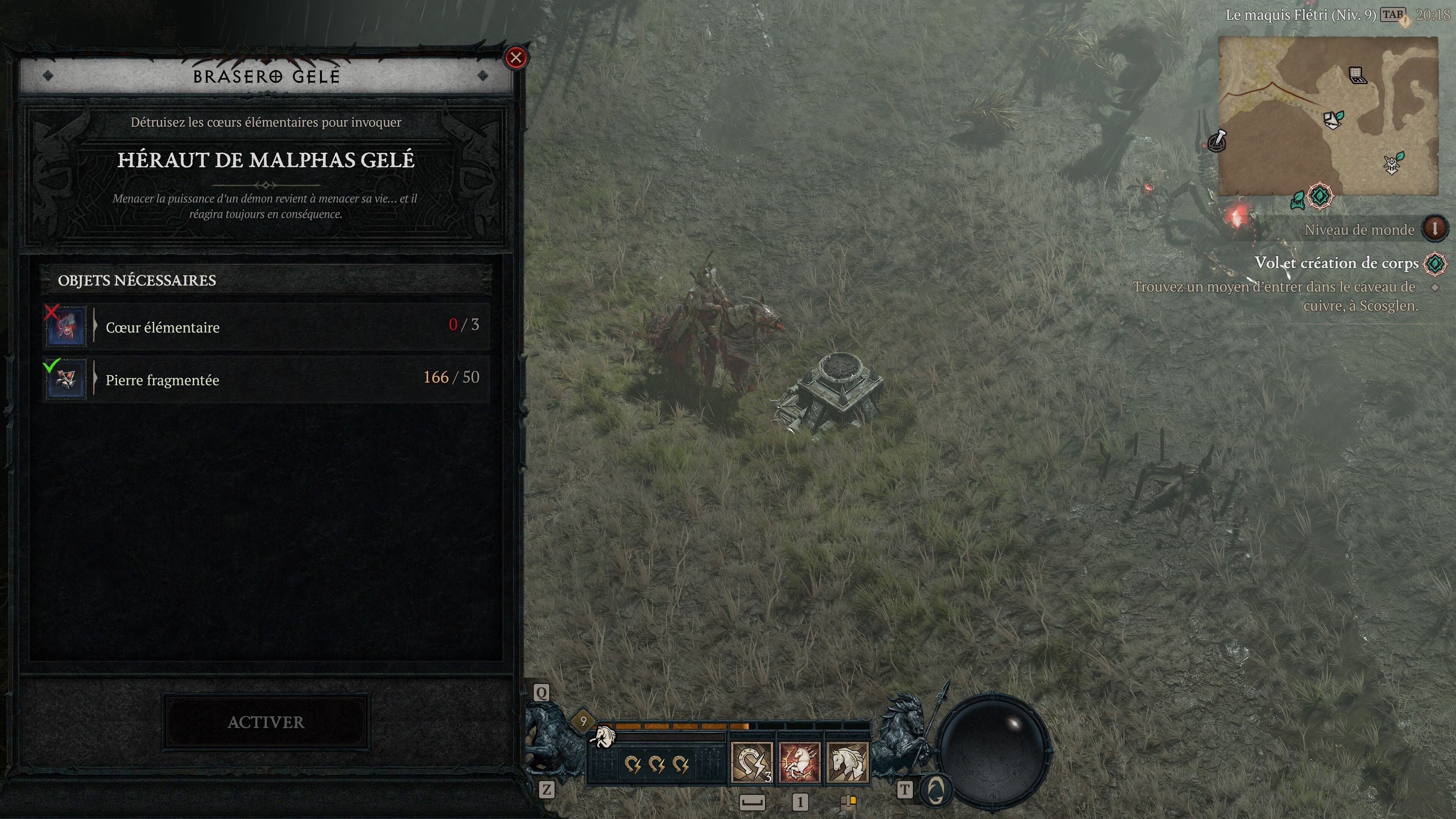Image resolution: width=1456 pixels, height=819 pixels.
Task: Activate the horseshoe lightning spur ability
Action: tap(751, 763)
